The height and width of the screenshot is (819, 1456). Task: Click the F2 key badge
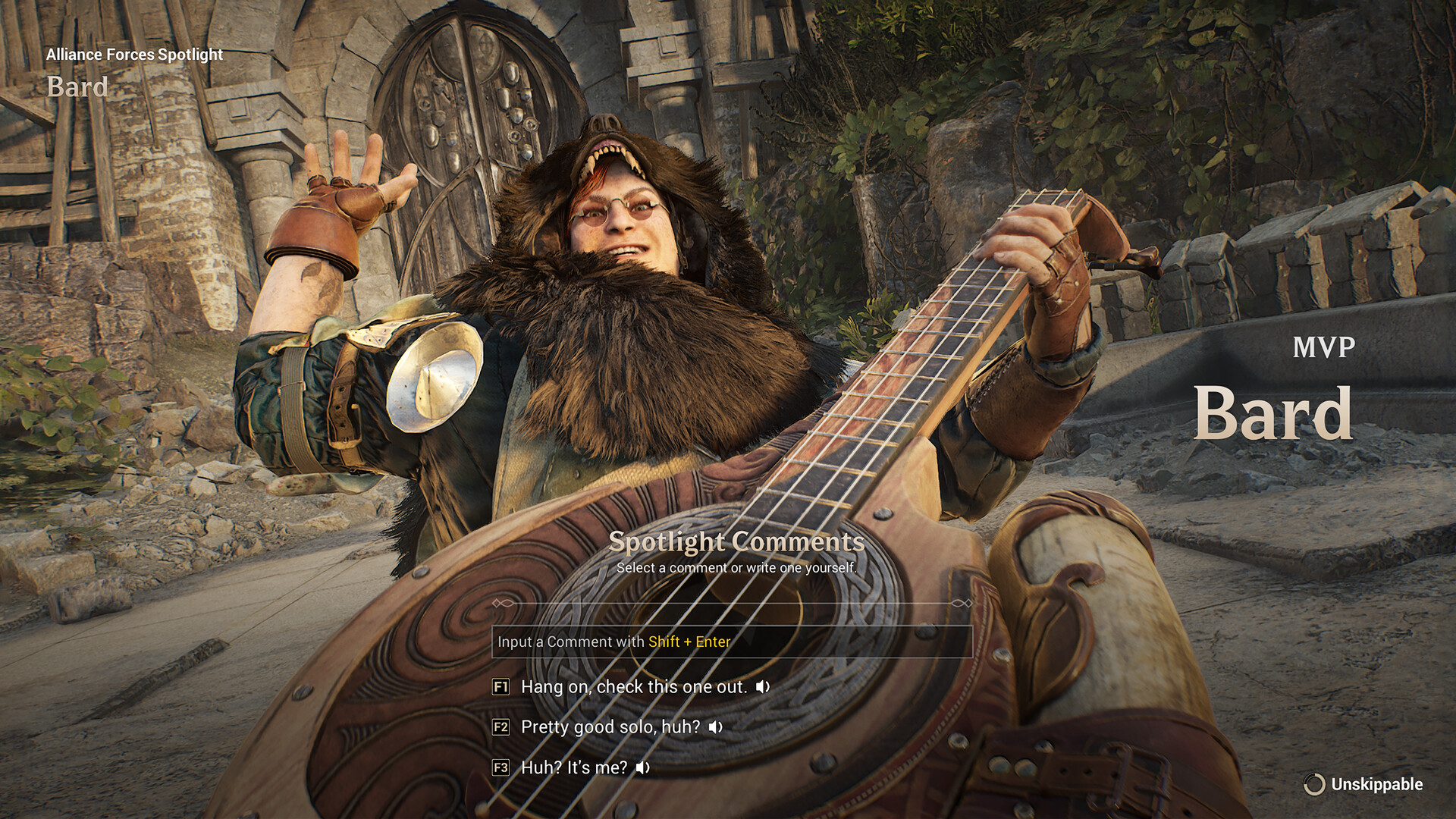coord(500,727)
